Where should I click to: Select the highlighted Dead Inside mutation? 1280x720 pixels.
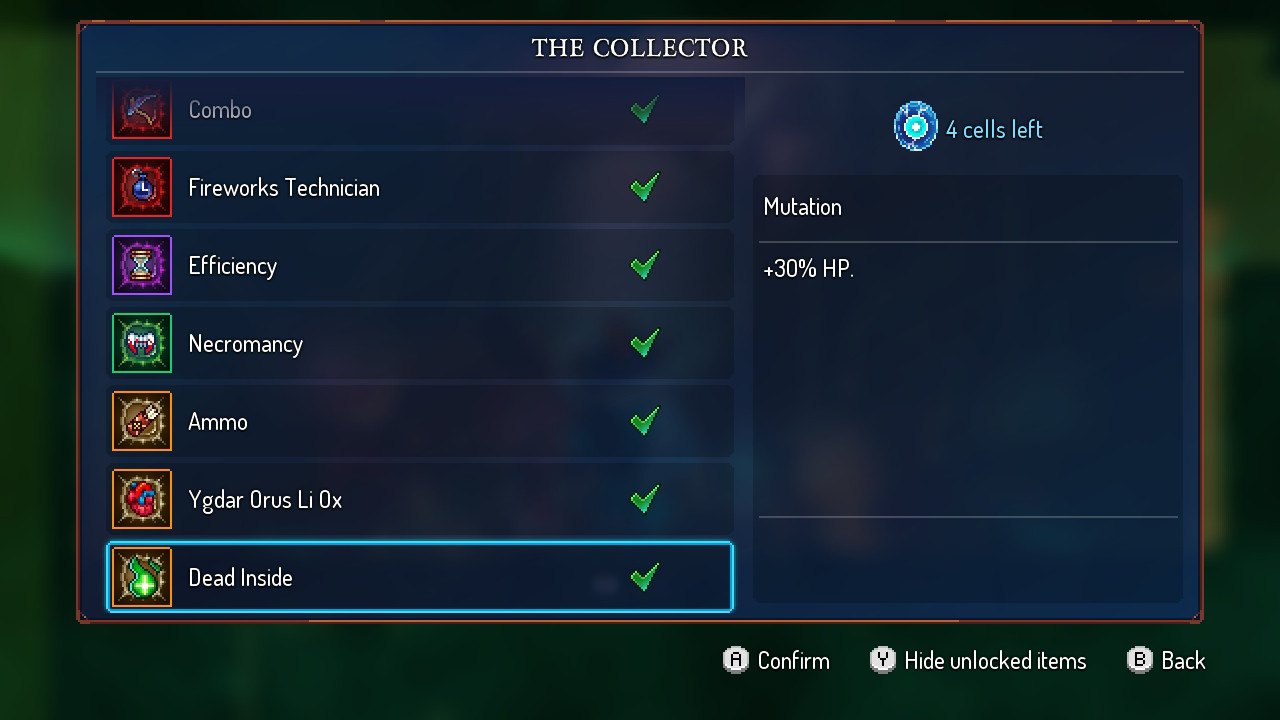(420, 577)
